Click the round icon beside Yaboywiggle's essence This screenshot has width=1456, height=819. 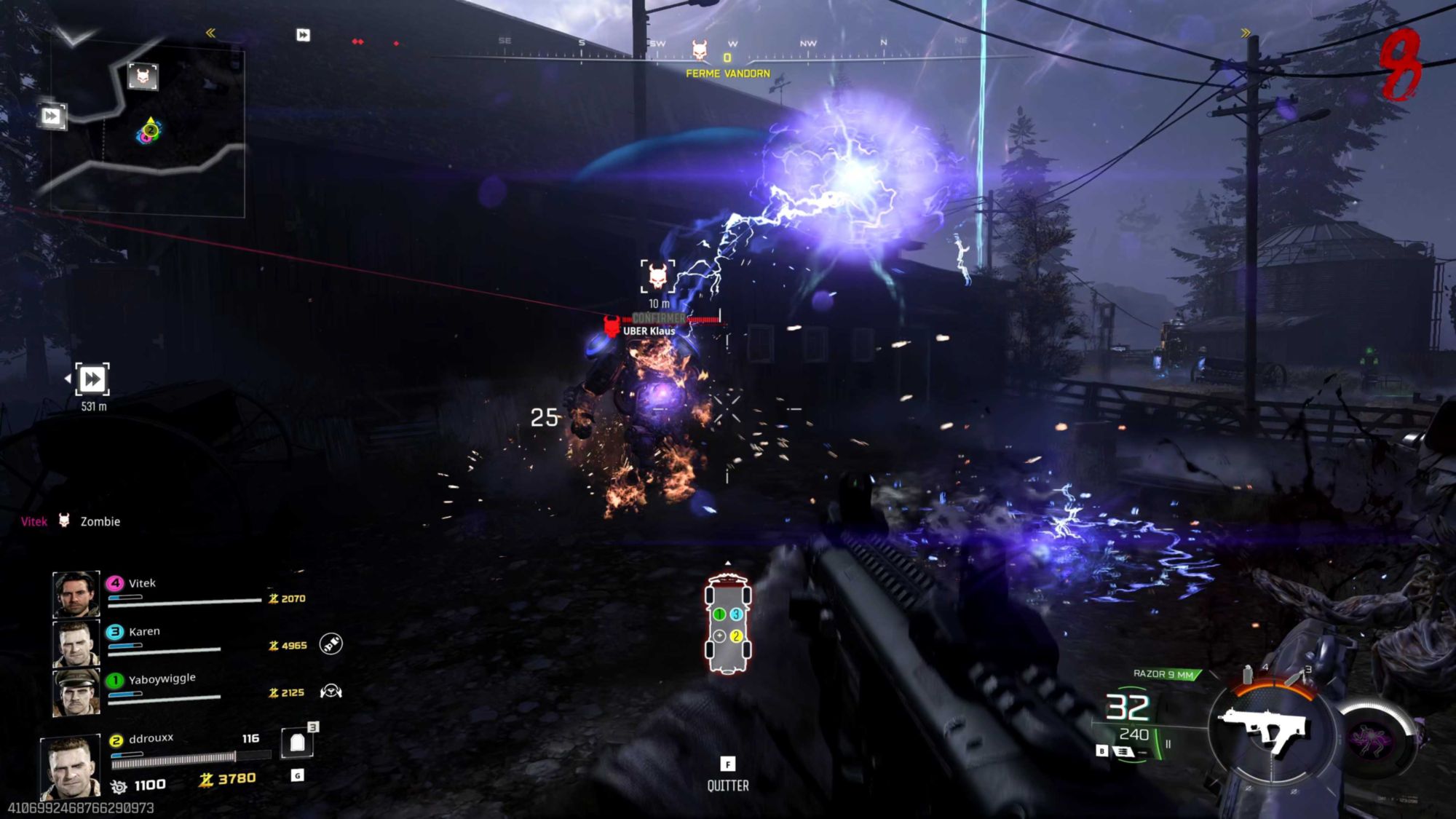click(x=331, y=691)
